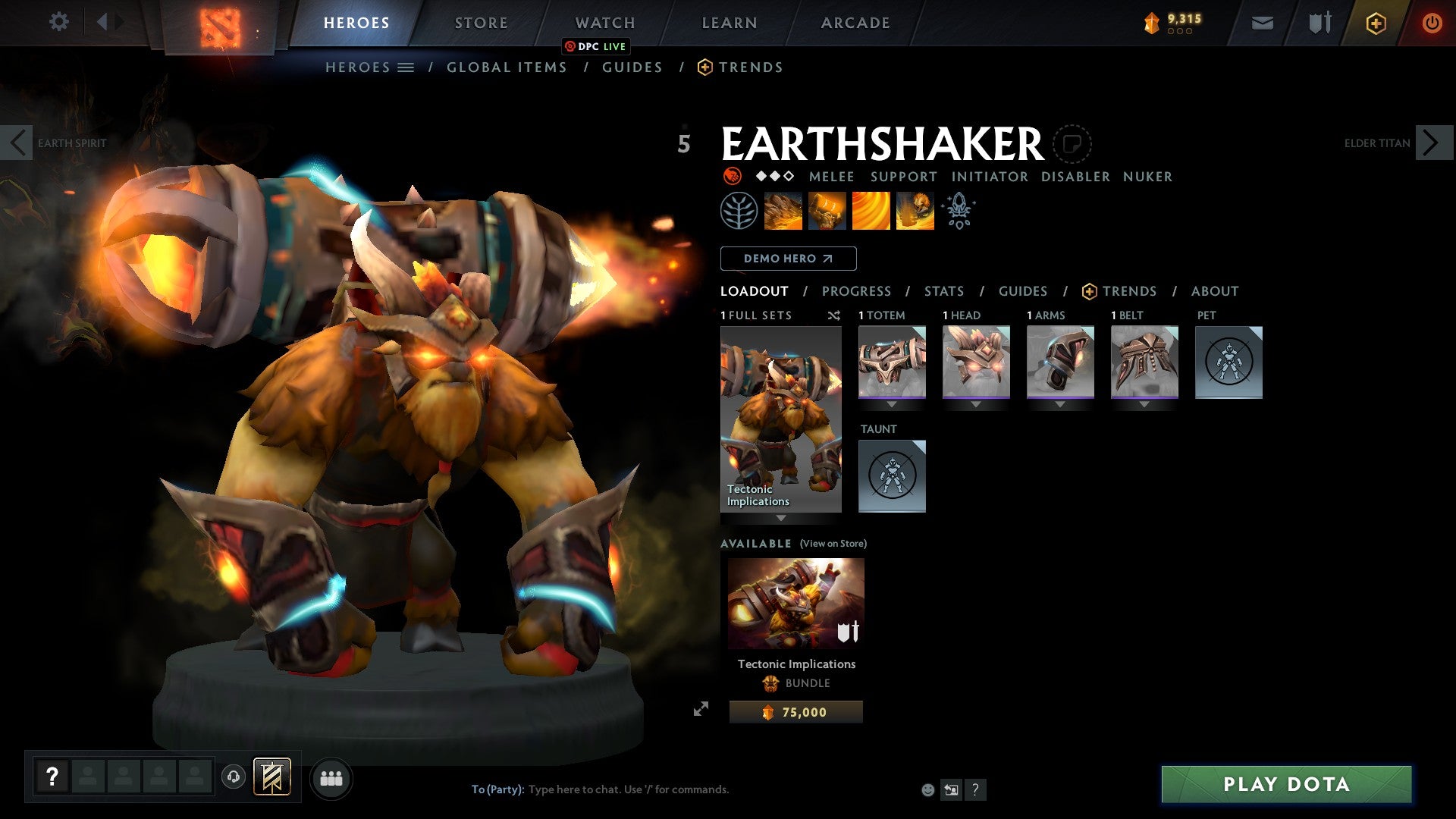This screenshot has width=1456, height=819.
Task: Switch to the STATS tab
Action: 943,290
